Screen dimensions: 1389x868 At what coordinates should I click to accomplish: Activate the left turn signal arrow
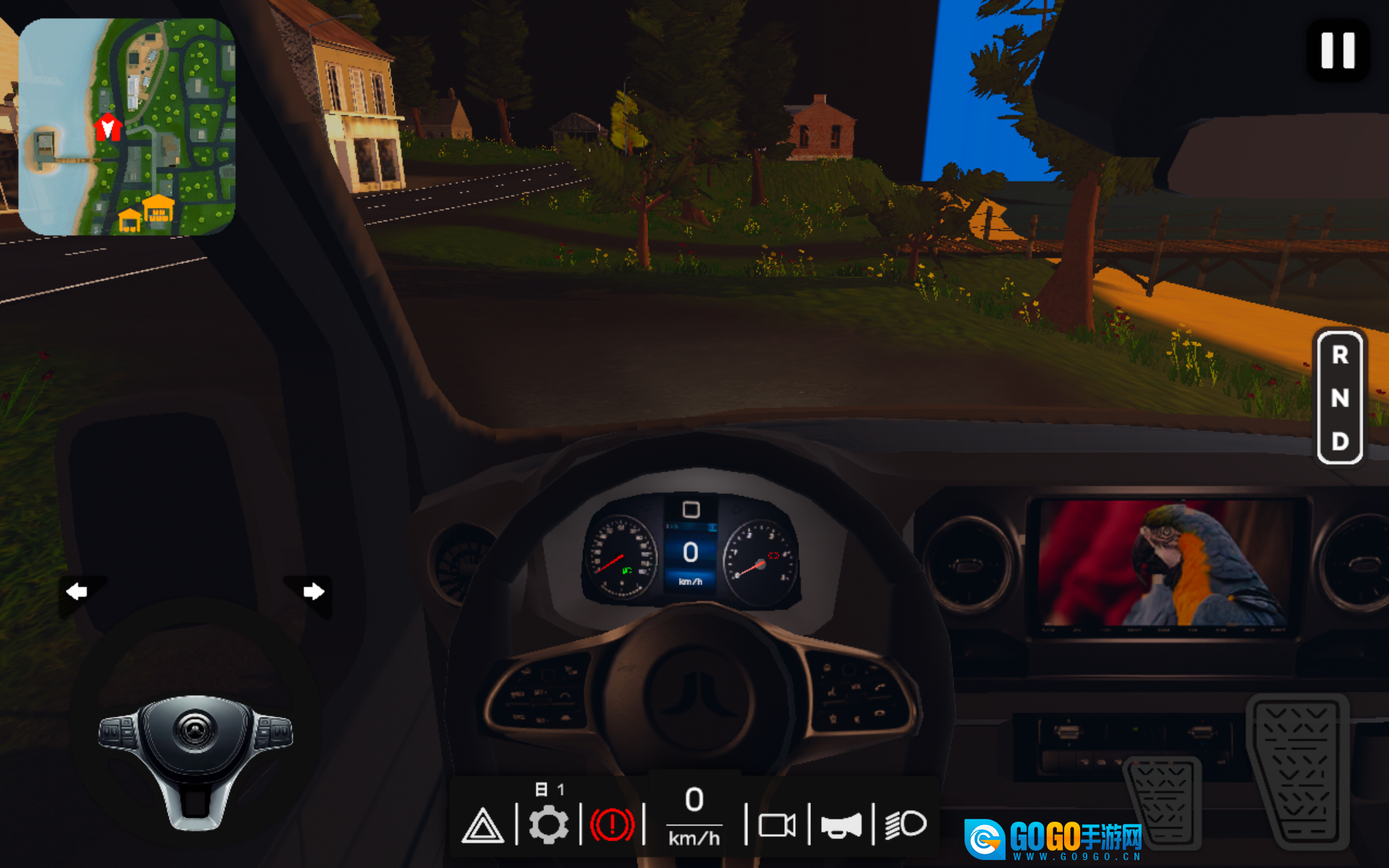[77, 592]
